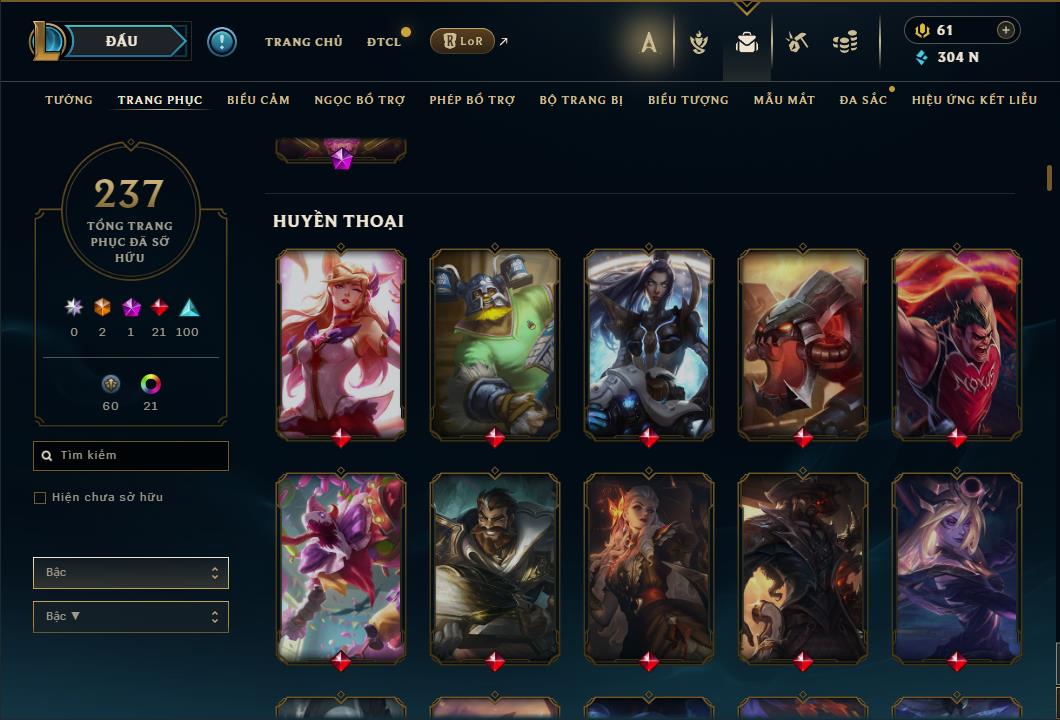Switch to the TƯỚNG champions tab
1060x720 pixels.
point(69,100)
